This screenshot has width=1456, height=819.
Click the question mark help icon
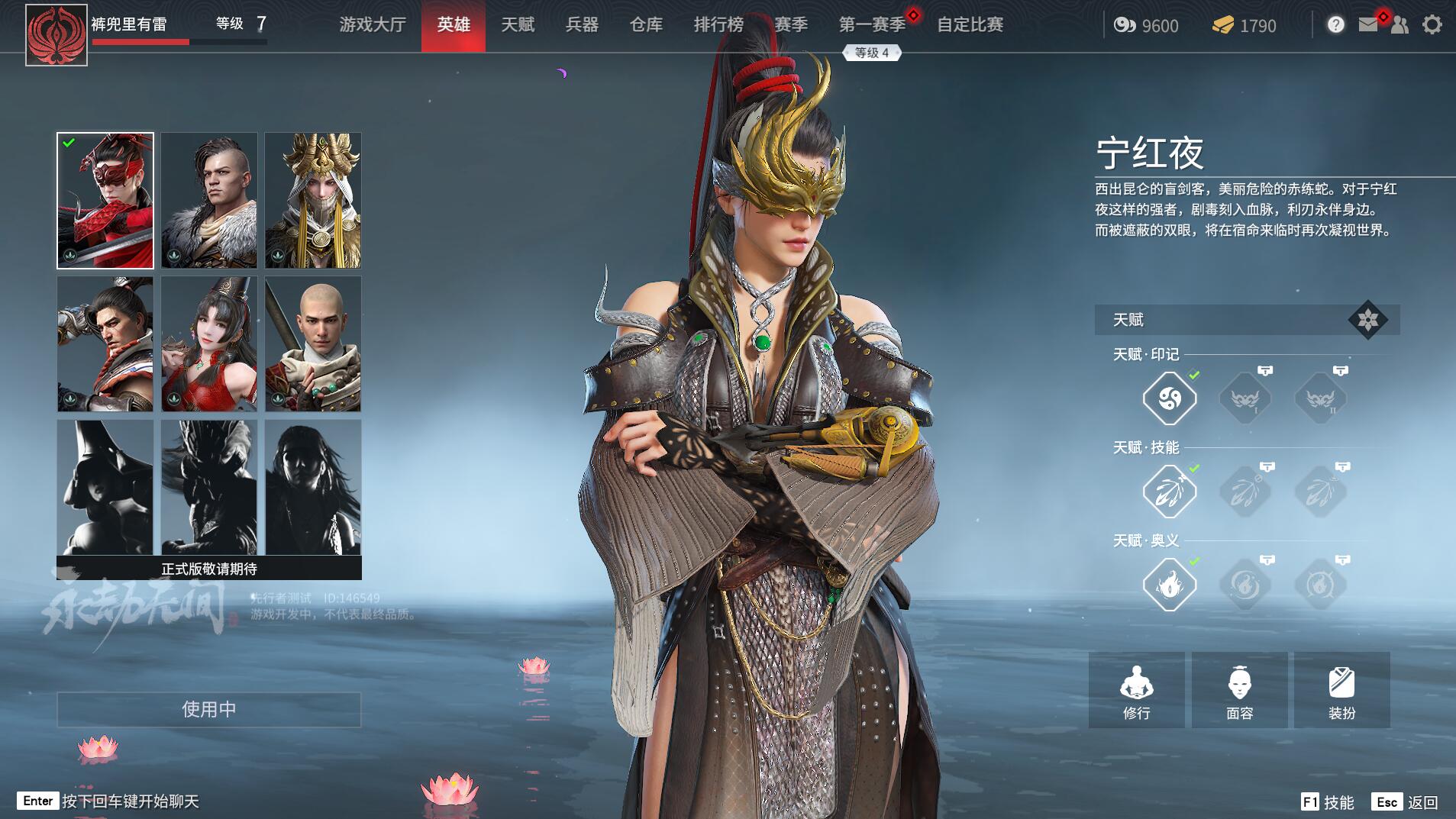[1335, 25]
